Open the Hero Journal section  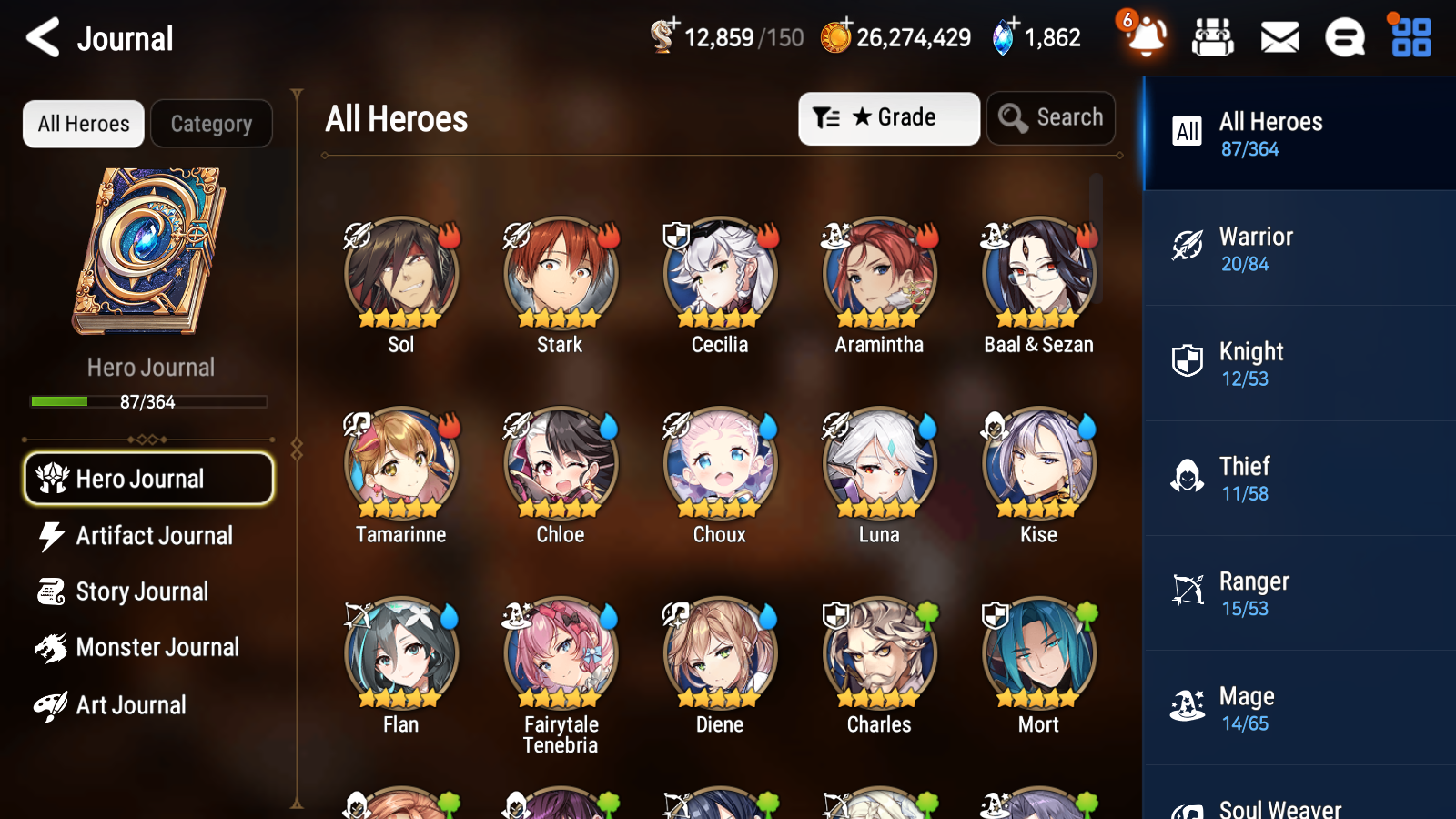148,478
